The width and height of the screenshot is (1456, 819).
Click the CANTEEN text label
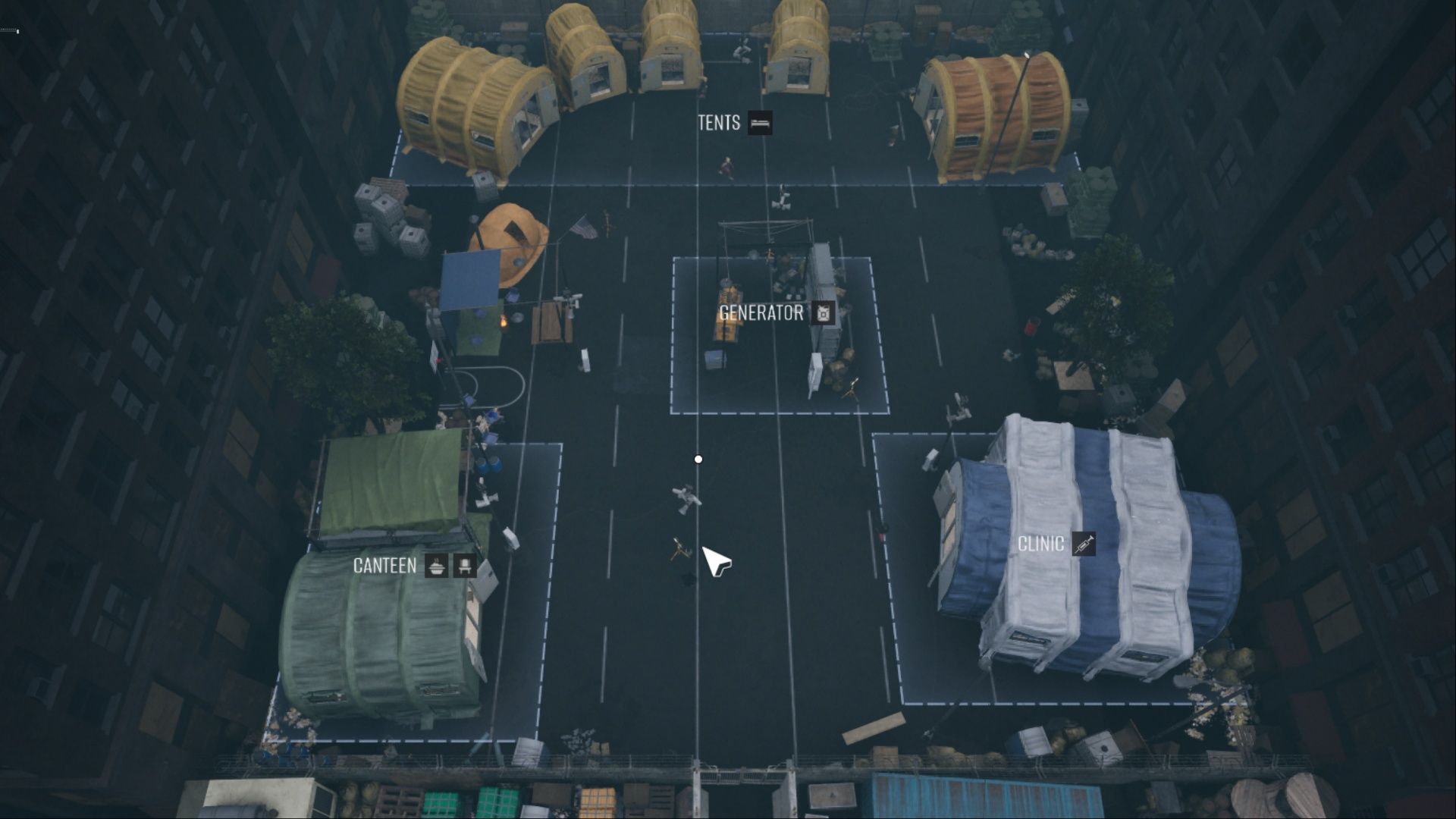pos(384,565)
